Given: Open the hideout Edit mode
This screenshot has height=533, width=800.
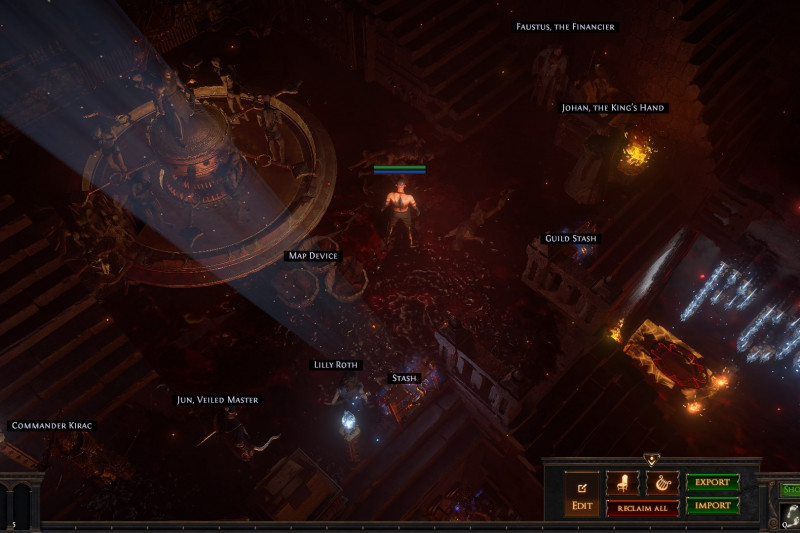Looking at the screenshot, I should (x=582, y=495).
